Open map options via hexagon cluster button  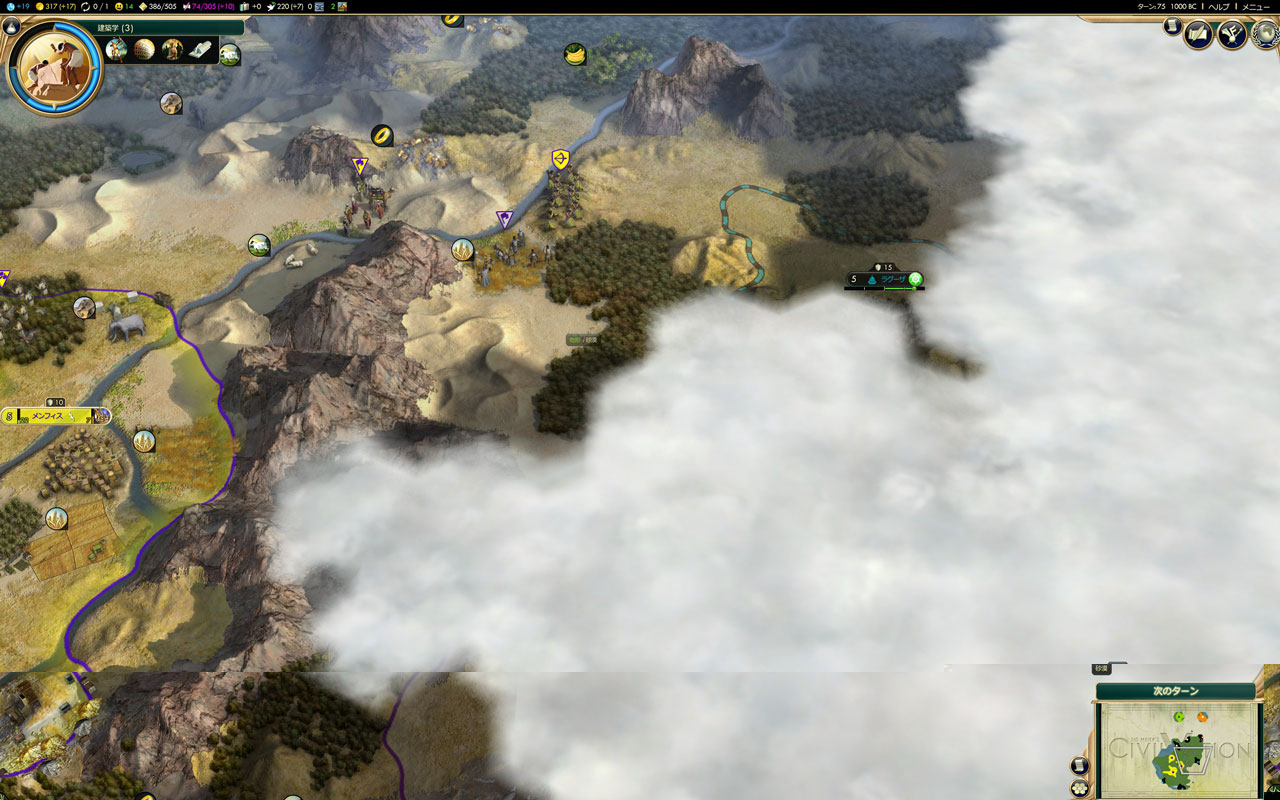coord(1080,788)
